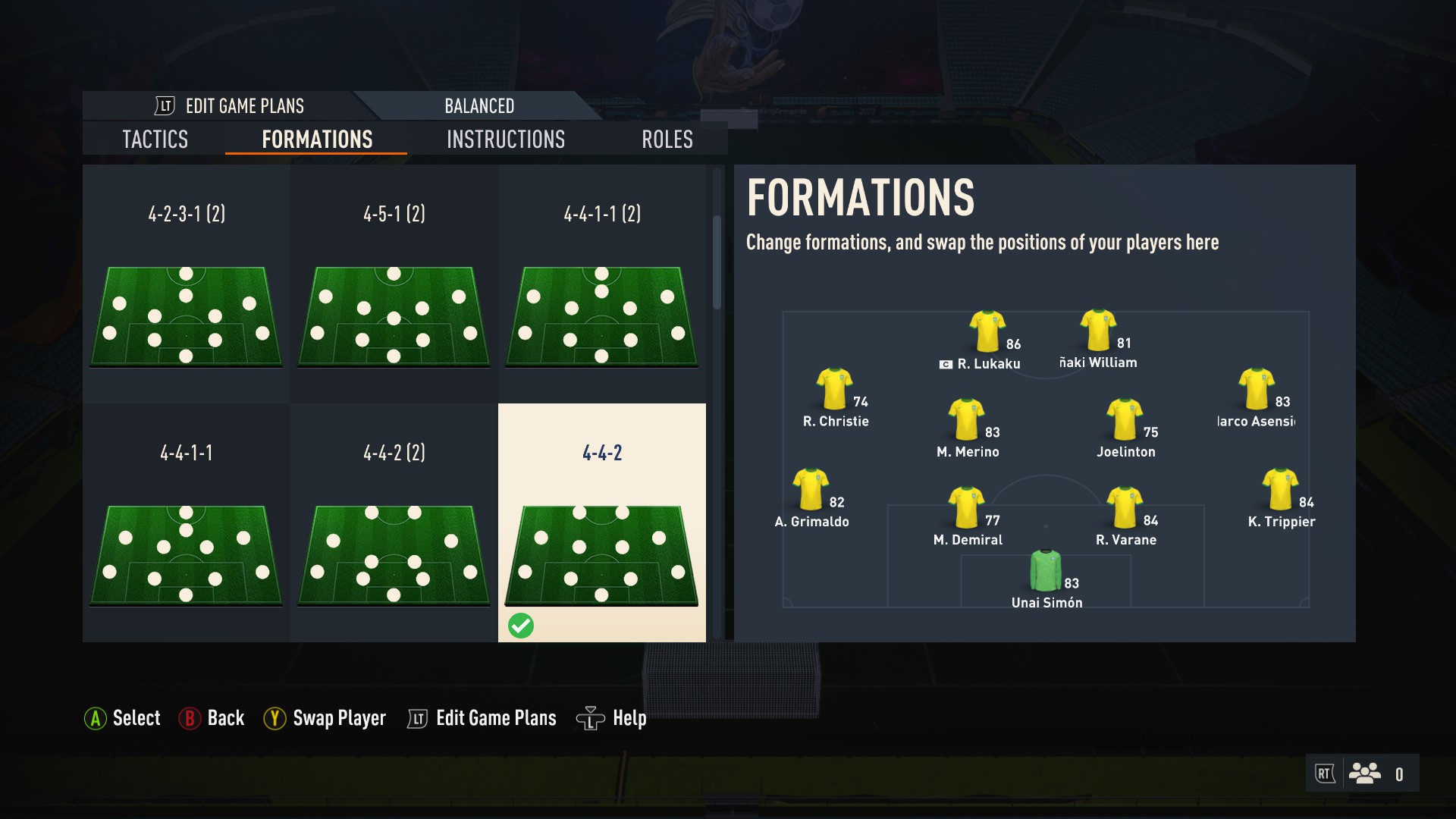Select centre back M. Demiral
The height and width of the screenshot is (819, 1456).
pos(967,509)
